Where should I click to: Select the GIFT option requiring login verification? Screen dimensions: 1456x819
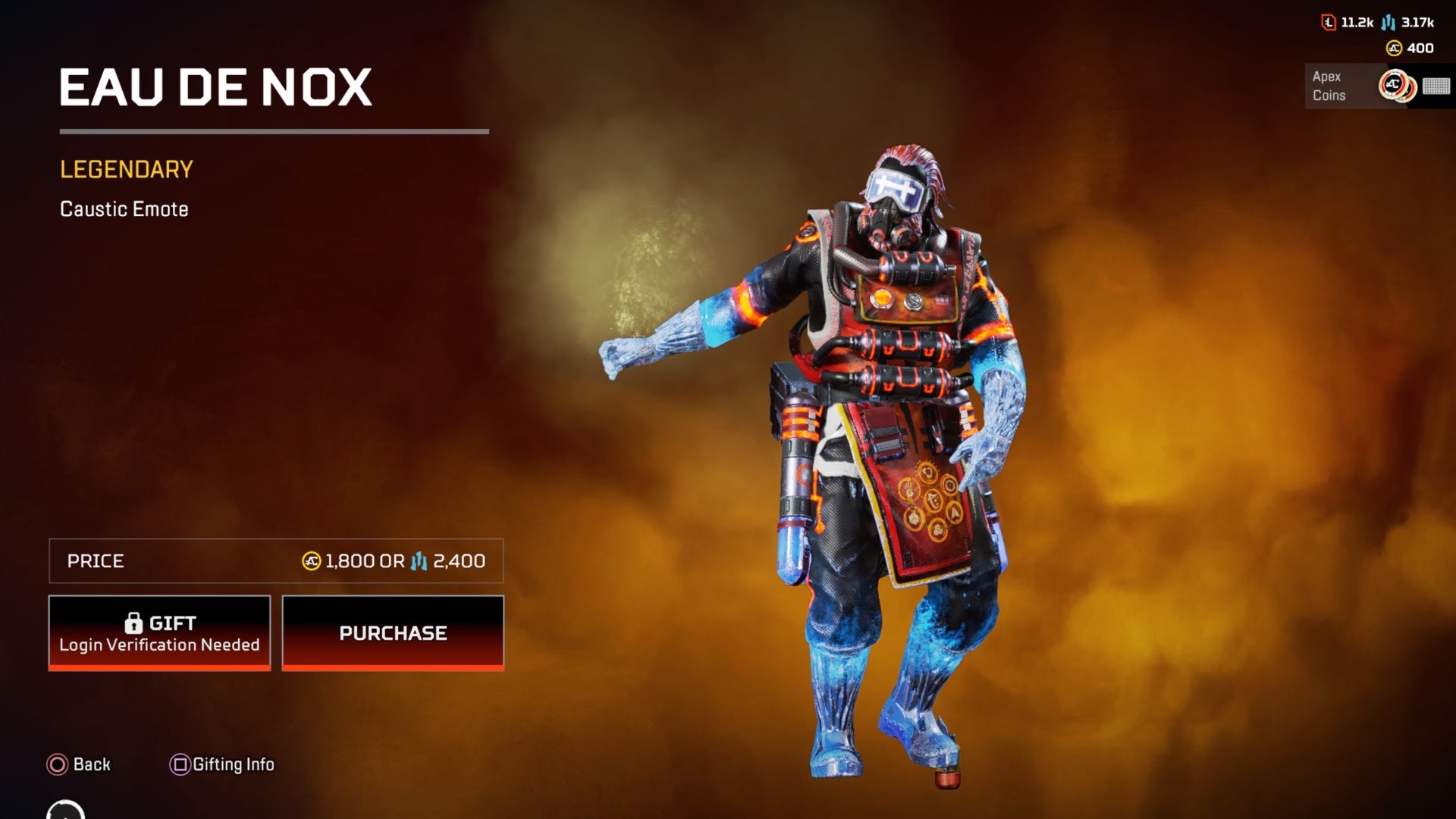159,633
